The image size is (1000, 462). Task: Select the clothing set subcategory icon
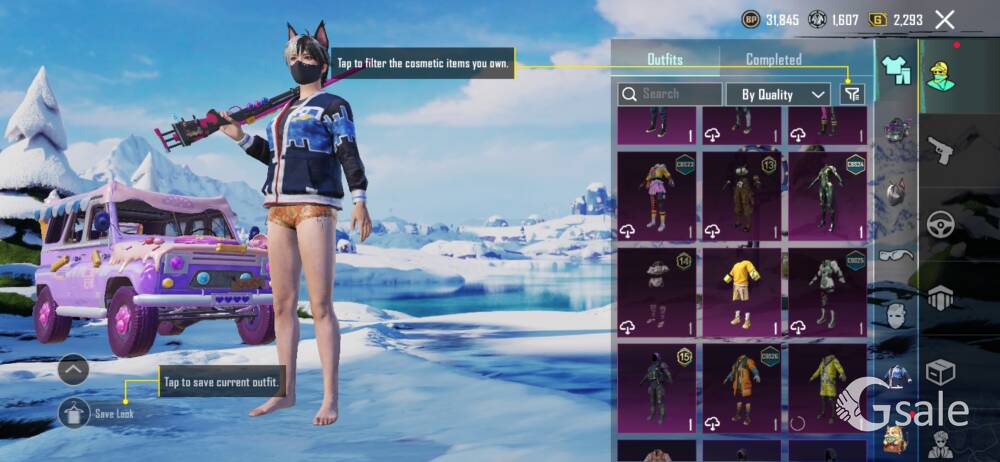coord(896,70)
